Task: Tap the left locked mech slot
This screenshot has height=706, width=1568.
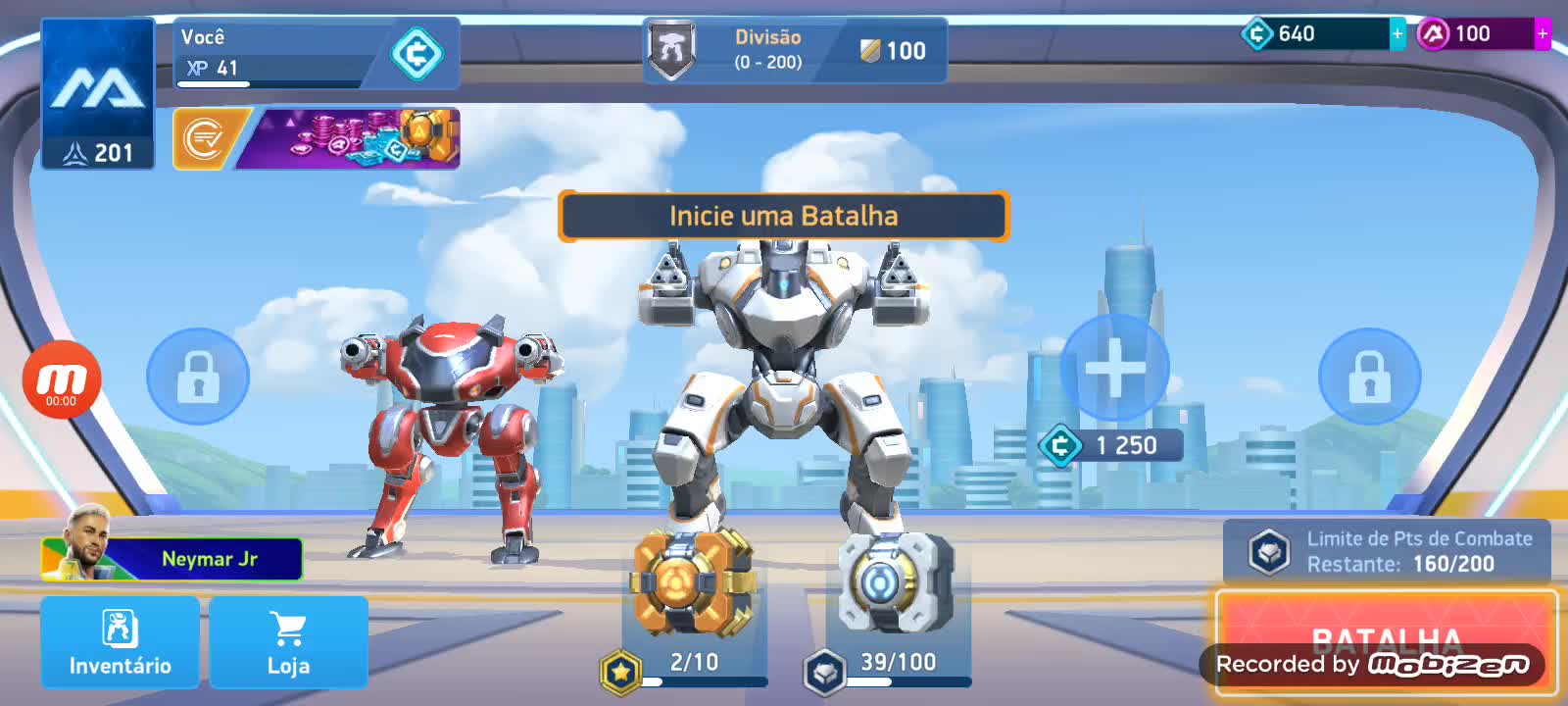Action: click(x=198, y=378)
